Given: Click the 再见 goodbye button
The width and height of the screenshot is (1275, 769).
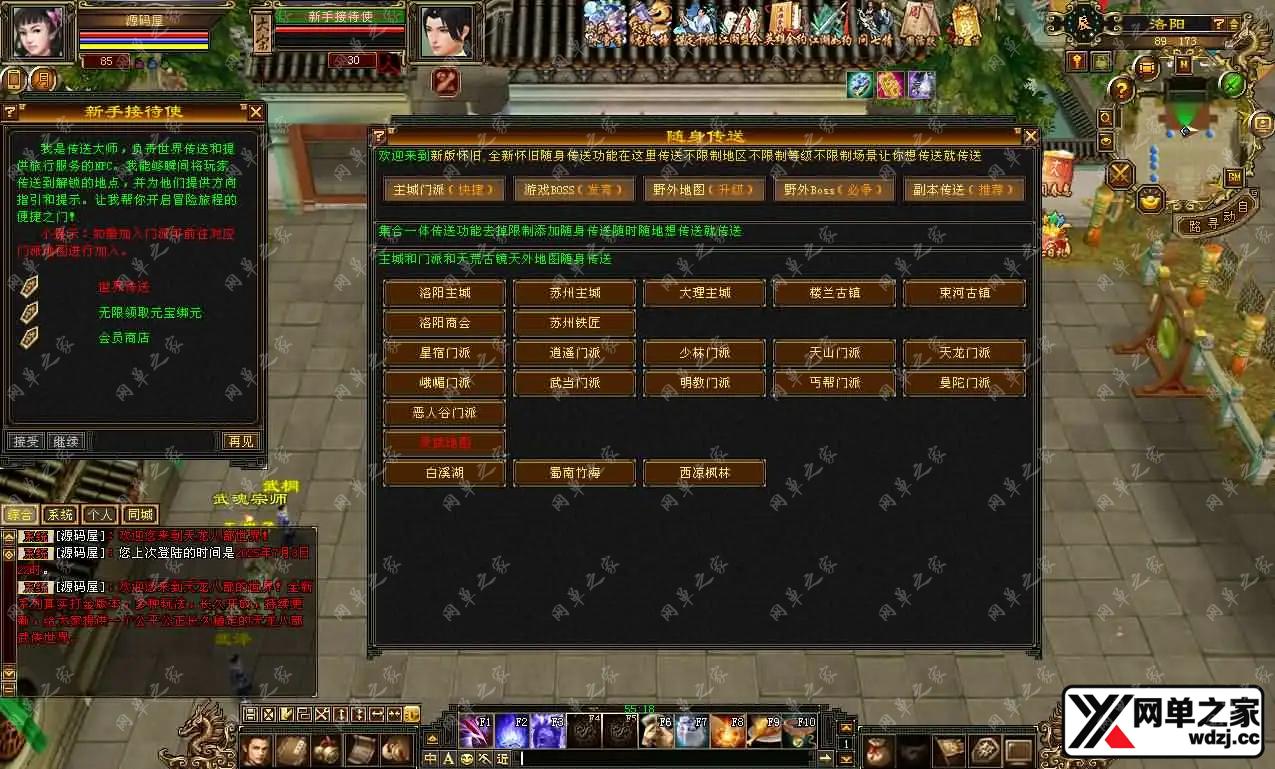Looking at the screenshot, I should click(240, 441).
